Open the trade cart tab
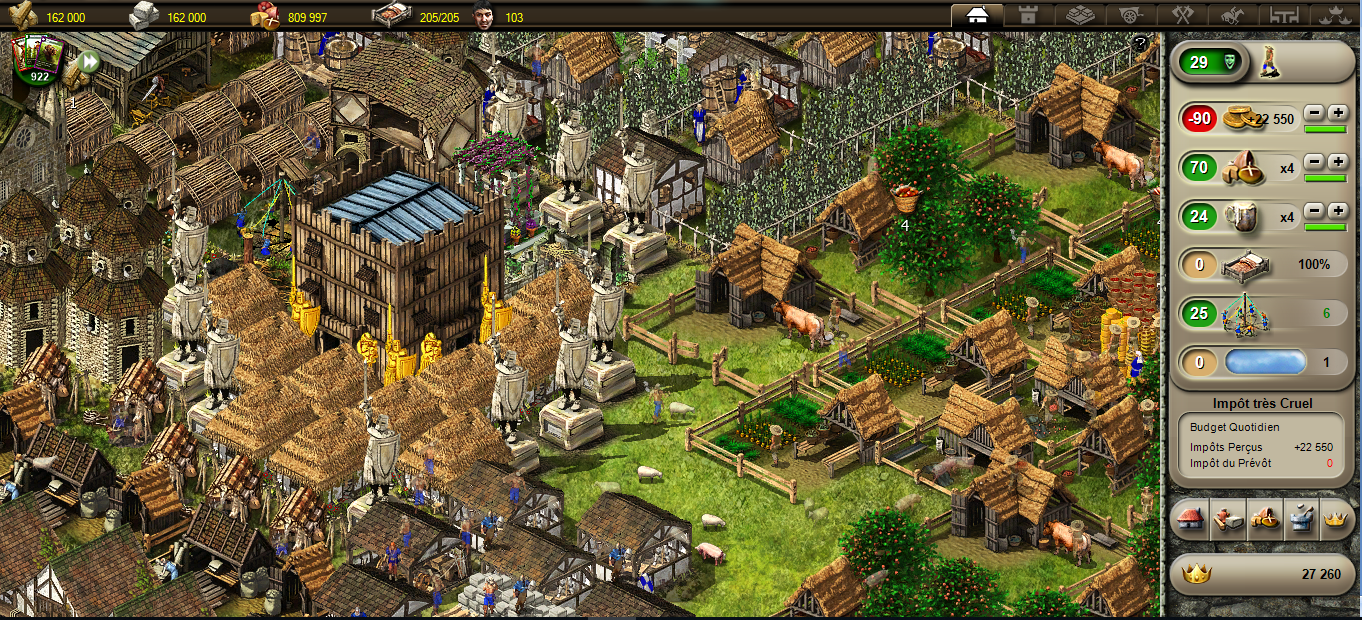1362x620 pixels. [1129, 15]
